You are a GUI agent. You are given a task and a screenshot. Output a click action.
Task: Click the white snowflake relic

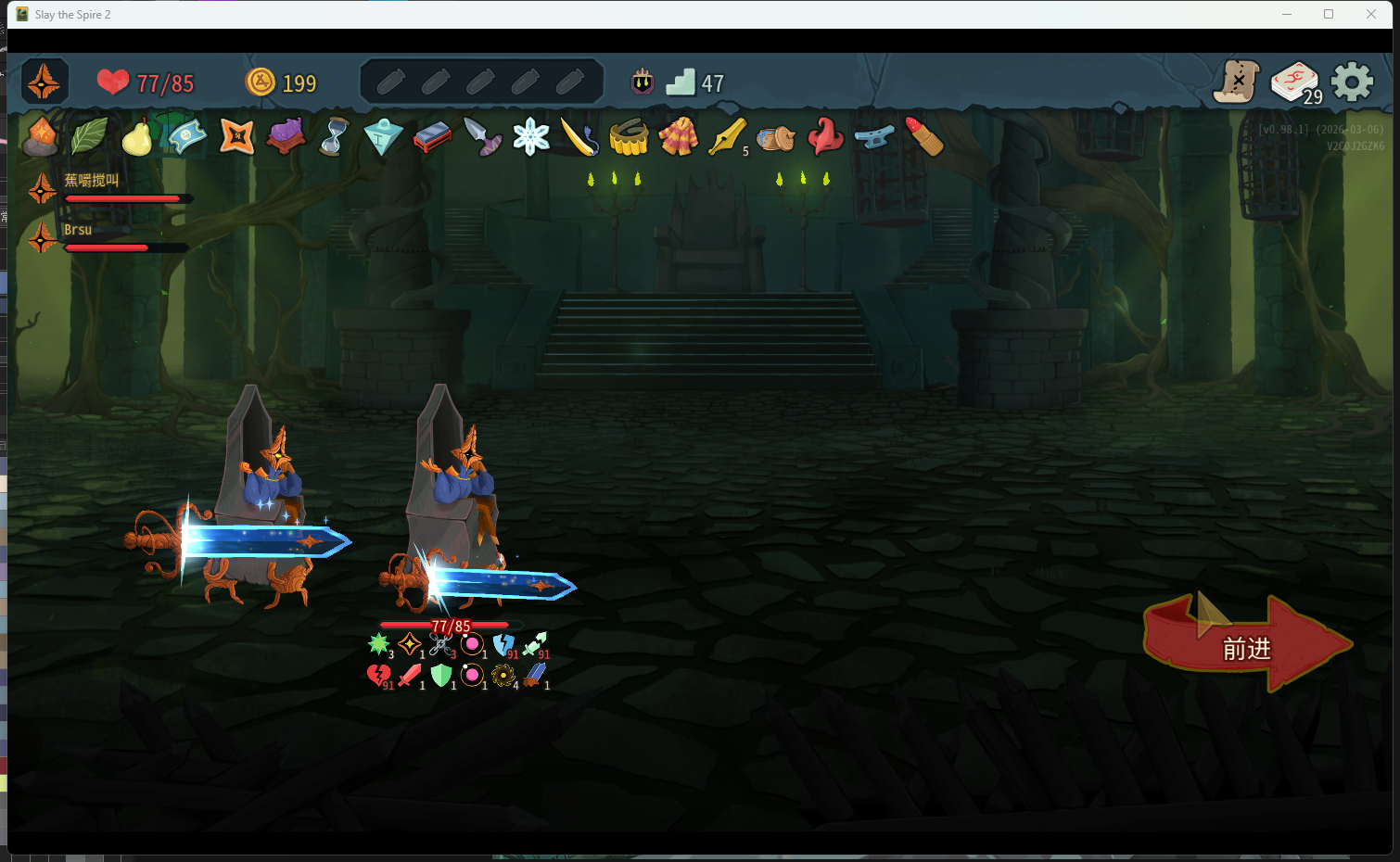click(x=531, y=137)
